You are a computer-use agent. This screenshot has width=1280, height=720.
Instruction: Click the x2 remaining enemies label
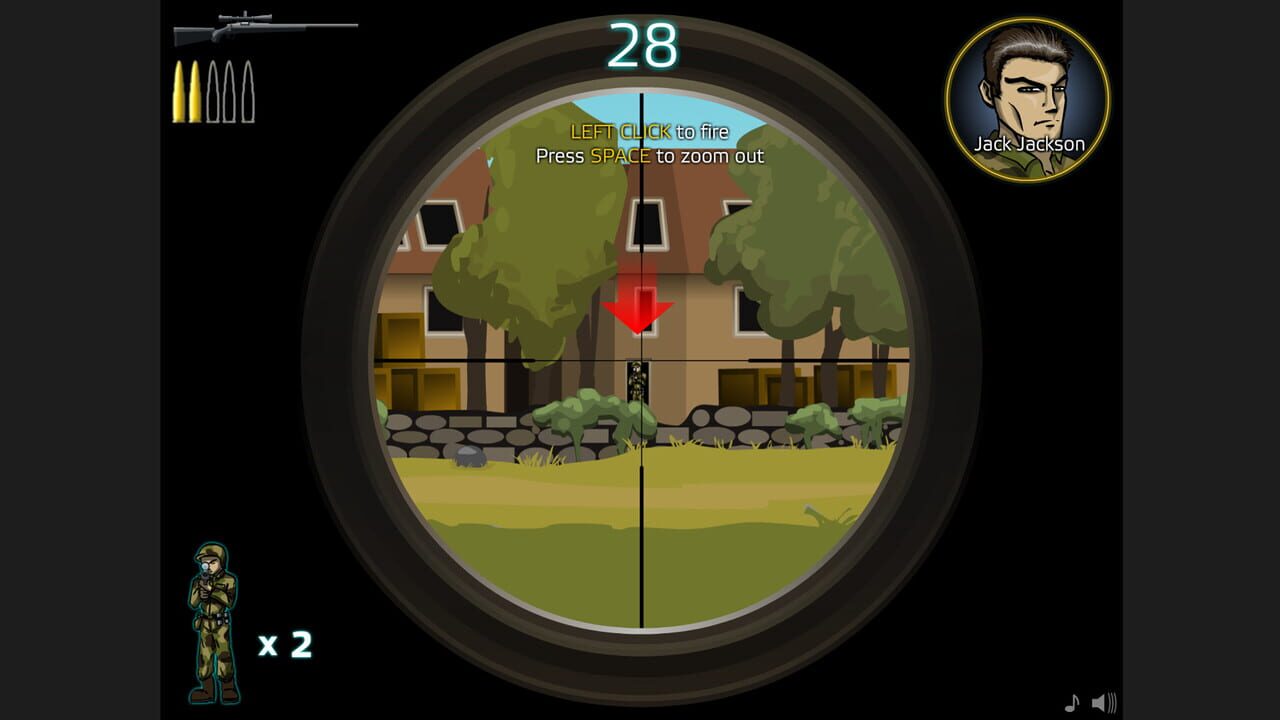point(287,643)
